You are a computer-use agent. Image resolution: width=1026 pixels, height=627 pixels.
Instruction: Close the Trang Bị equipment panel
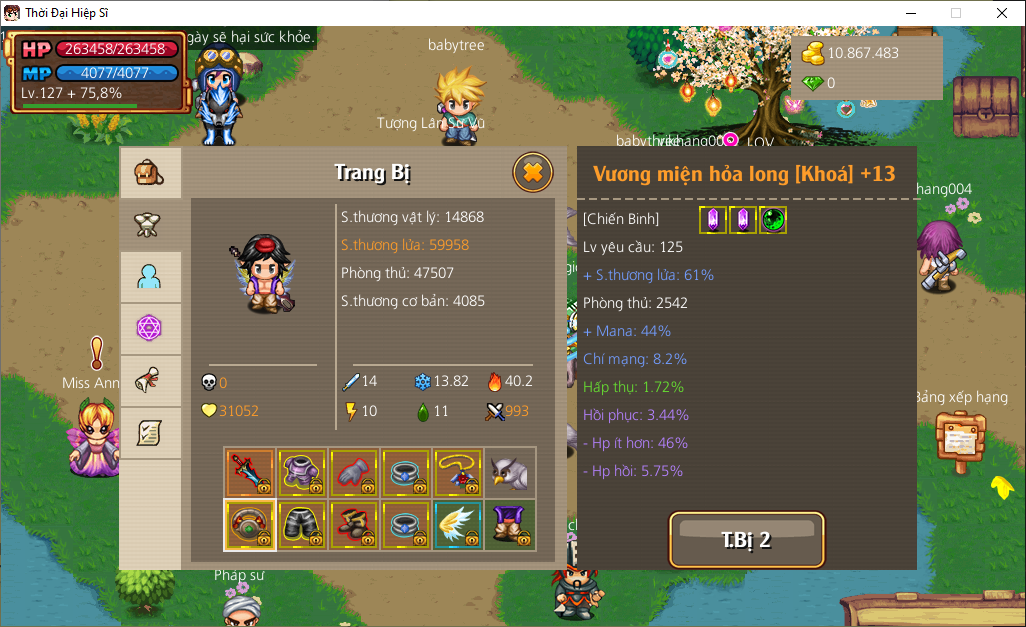[533, 173]
